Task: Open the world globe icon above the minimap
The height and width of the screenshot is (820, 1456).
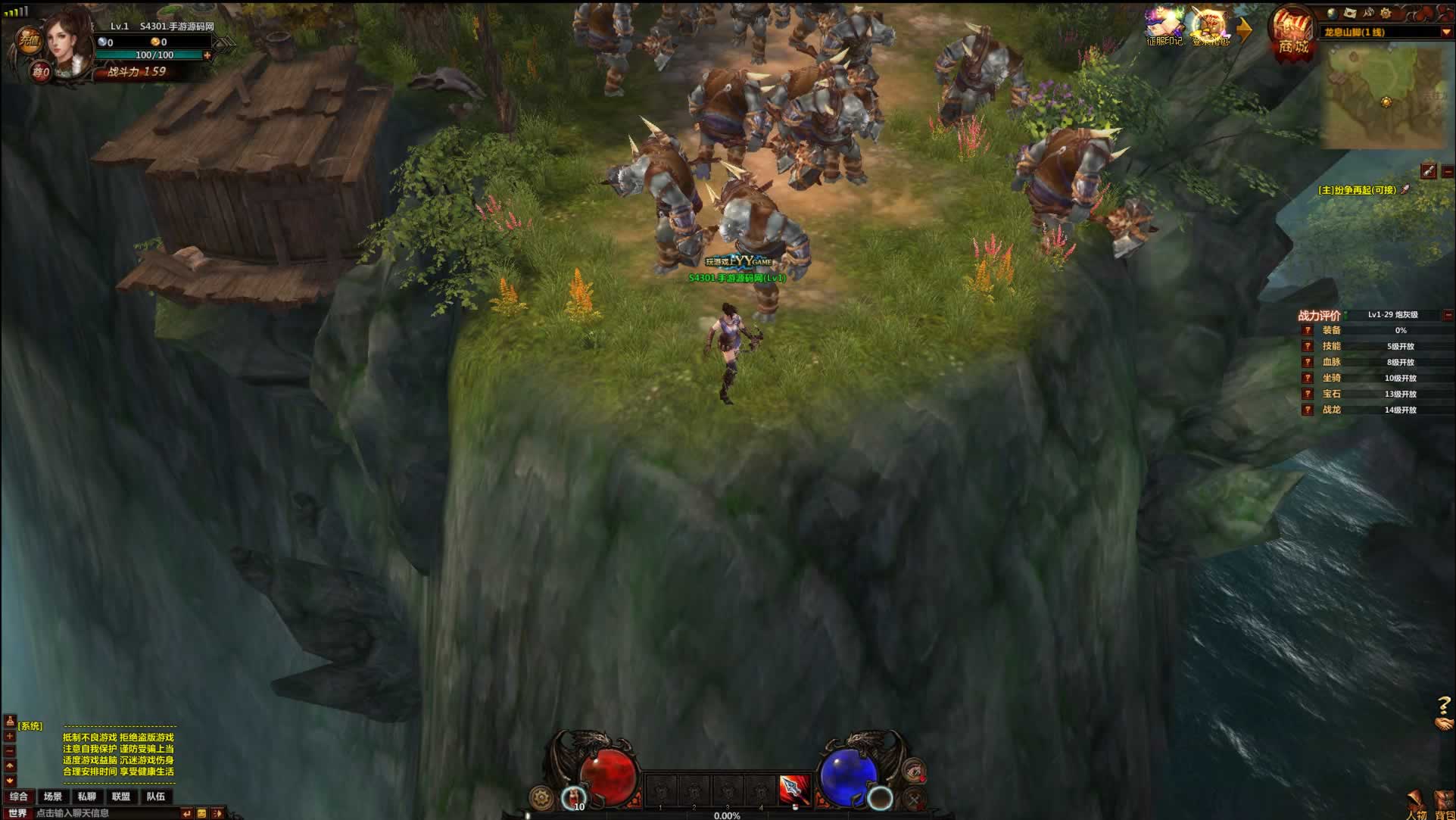Action: (x=1333, y=13)
